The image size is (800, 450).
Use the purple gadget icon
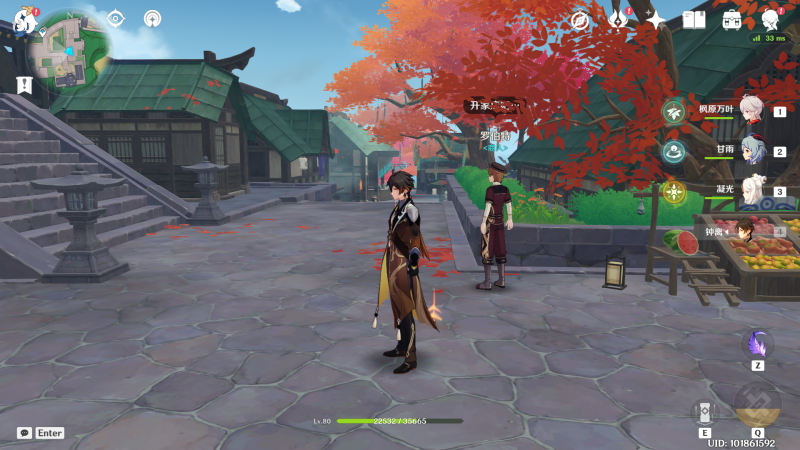tap(757, 345)
